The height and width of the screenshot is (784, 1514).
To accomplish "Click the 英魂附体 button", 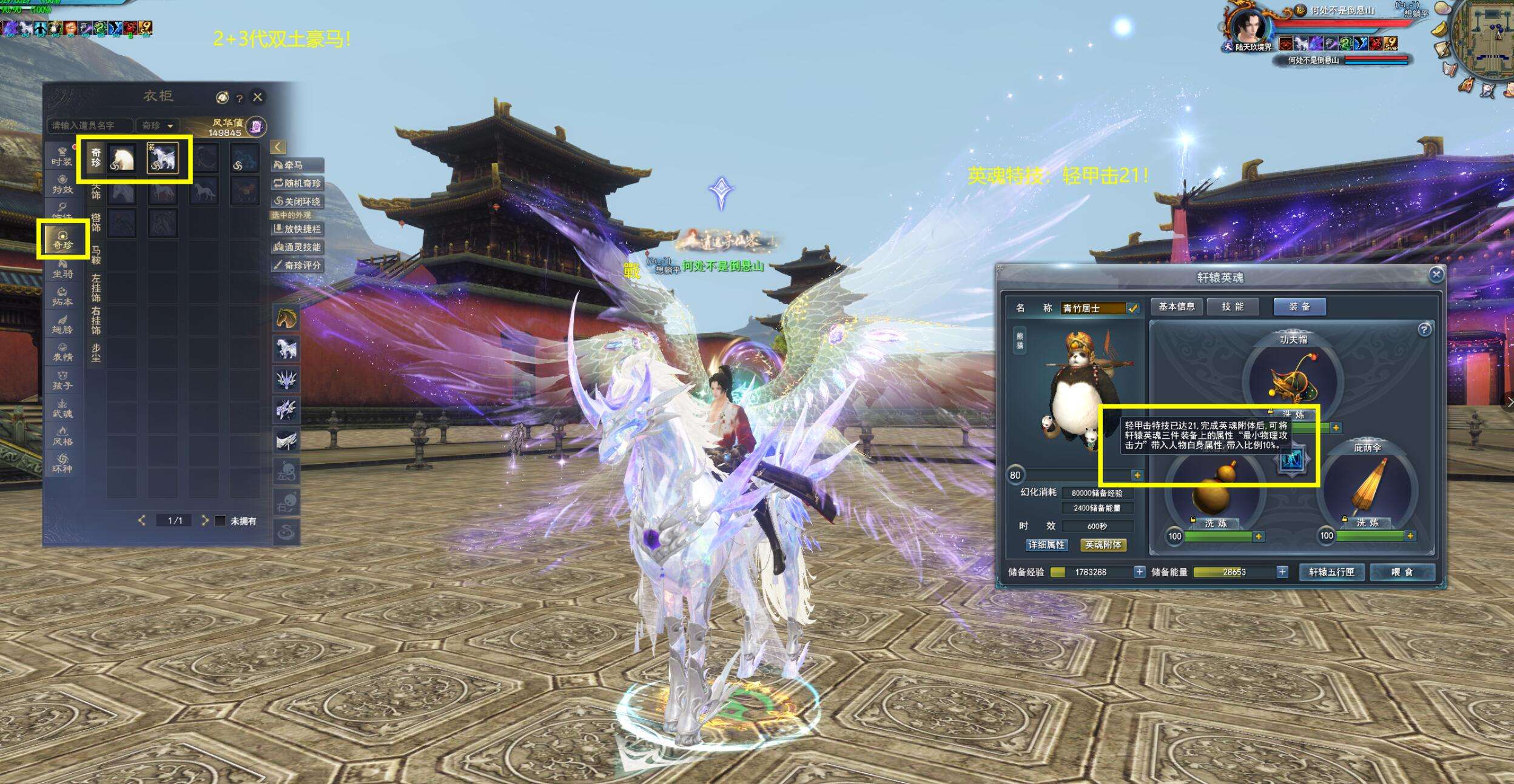I will 1103,545.
